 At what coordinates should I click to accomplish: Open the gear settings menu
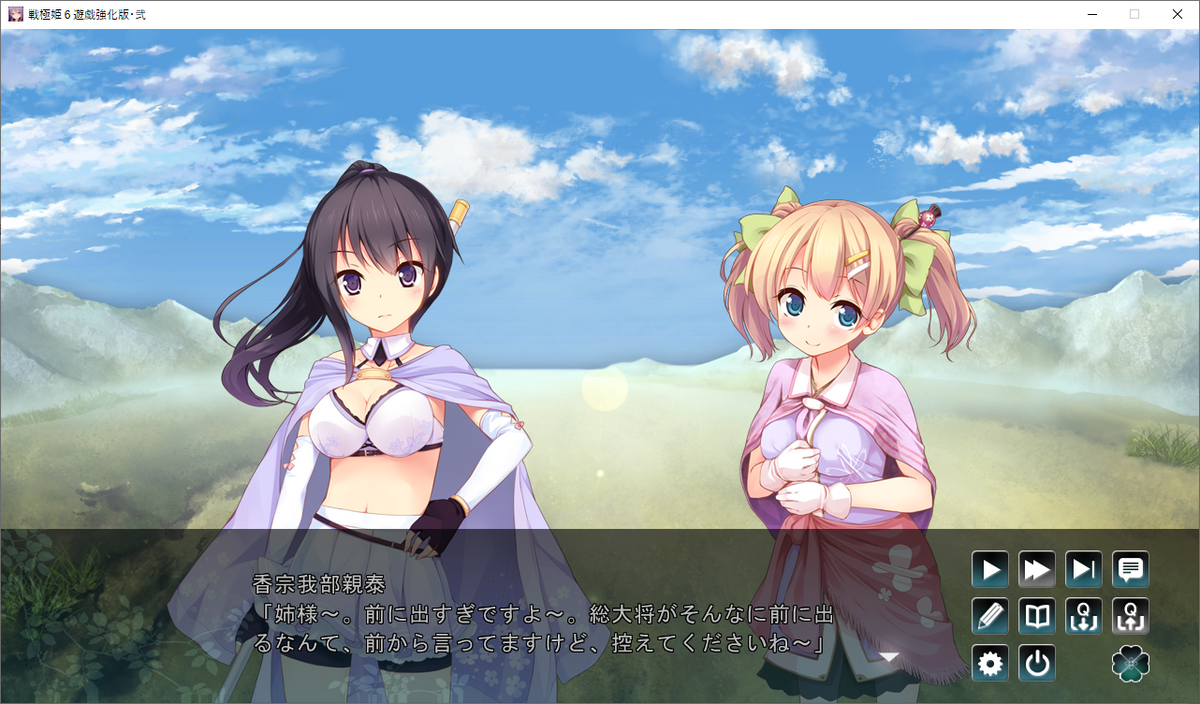coord(990,663)
